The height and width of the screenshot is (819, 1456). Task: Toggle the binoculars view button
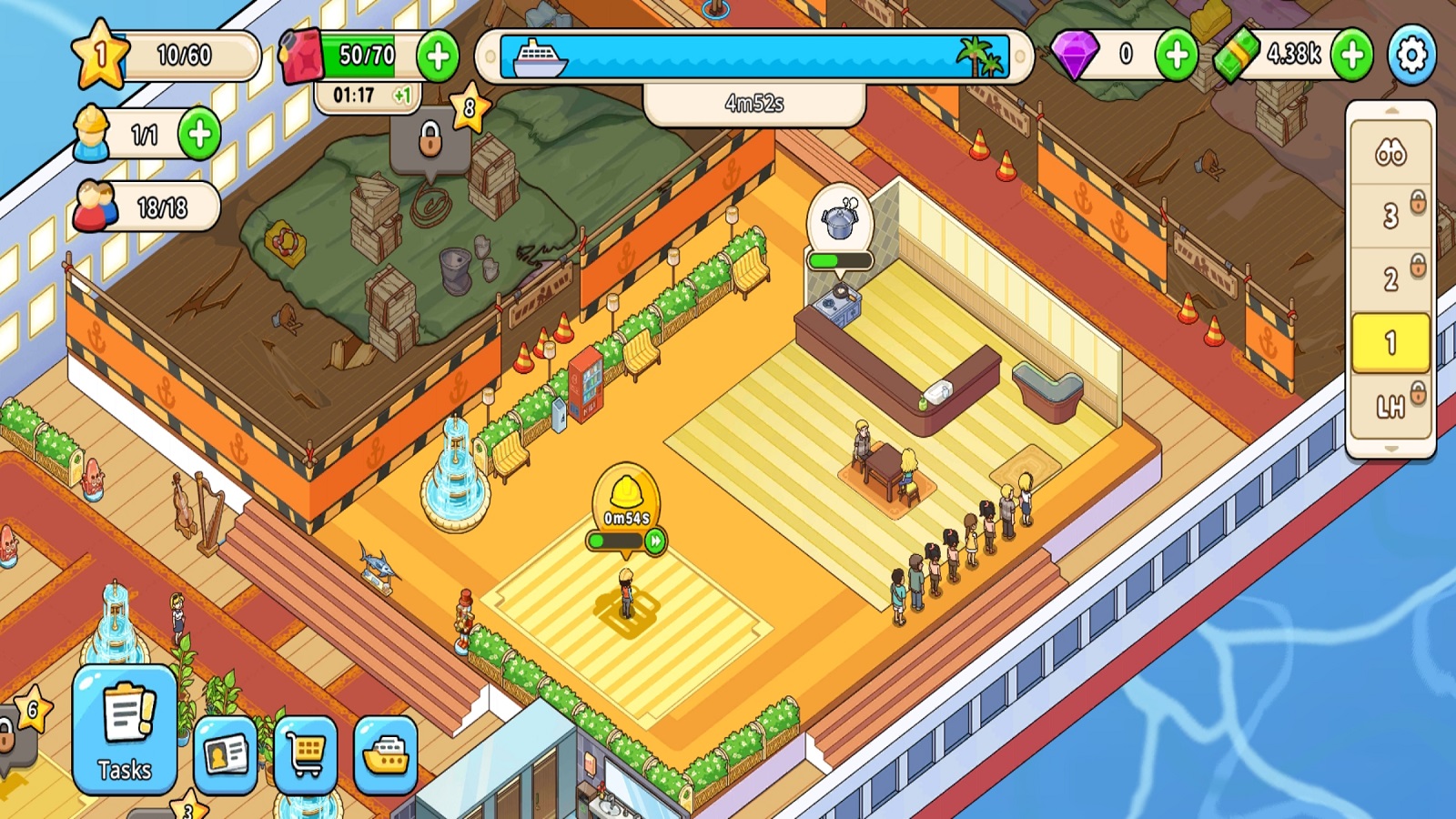coord(1390,153)
